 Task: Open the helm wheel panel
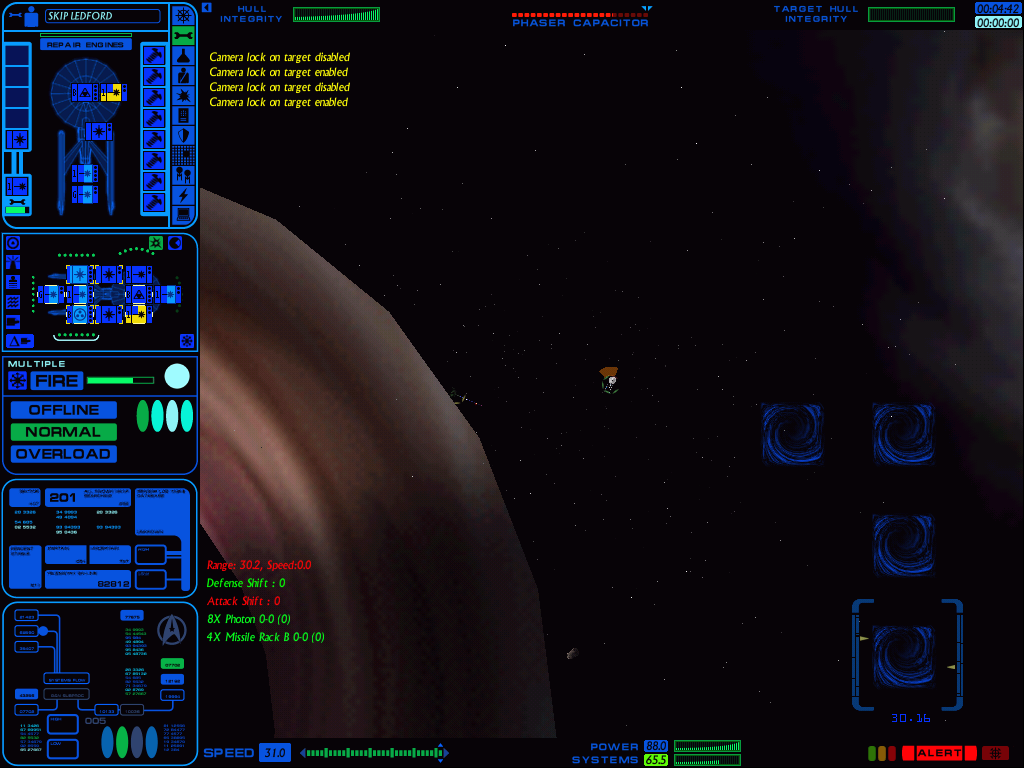(x=182, y=15)
